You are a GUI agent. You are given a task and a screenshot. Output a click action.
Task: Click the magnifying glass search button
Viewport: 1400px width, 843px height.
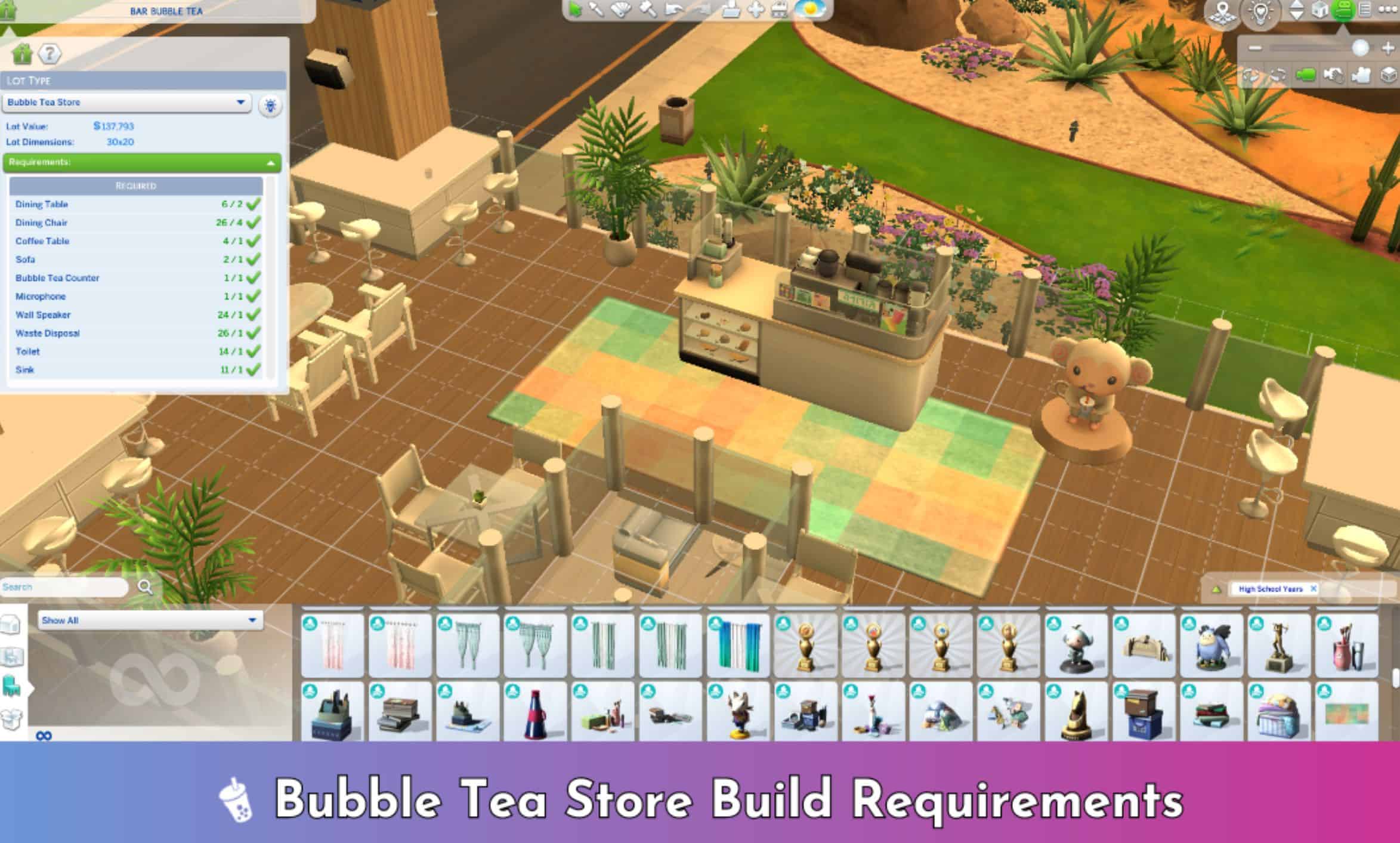pos(145,587)
